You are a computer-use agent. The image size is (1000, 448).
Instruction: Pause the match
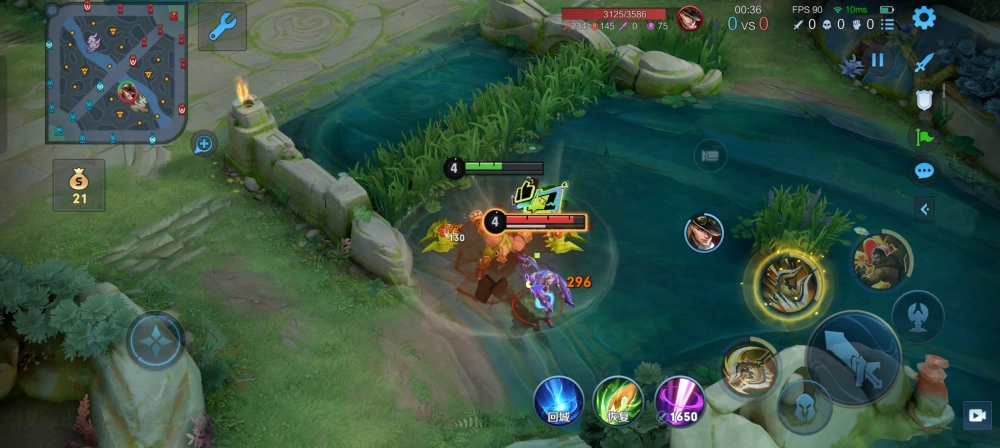coord(877,60)
